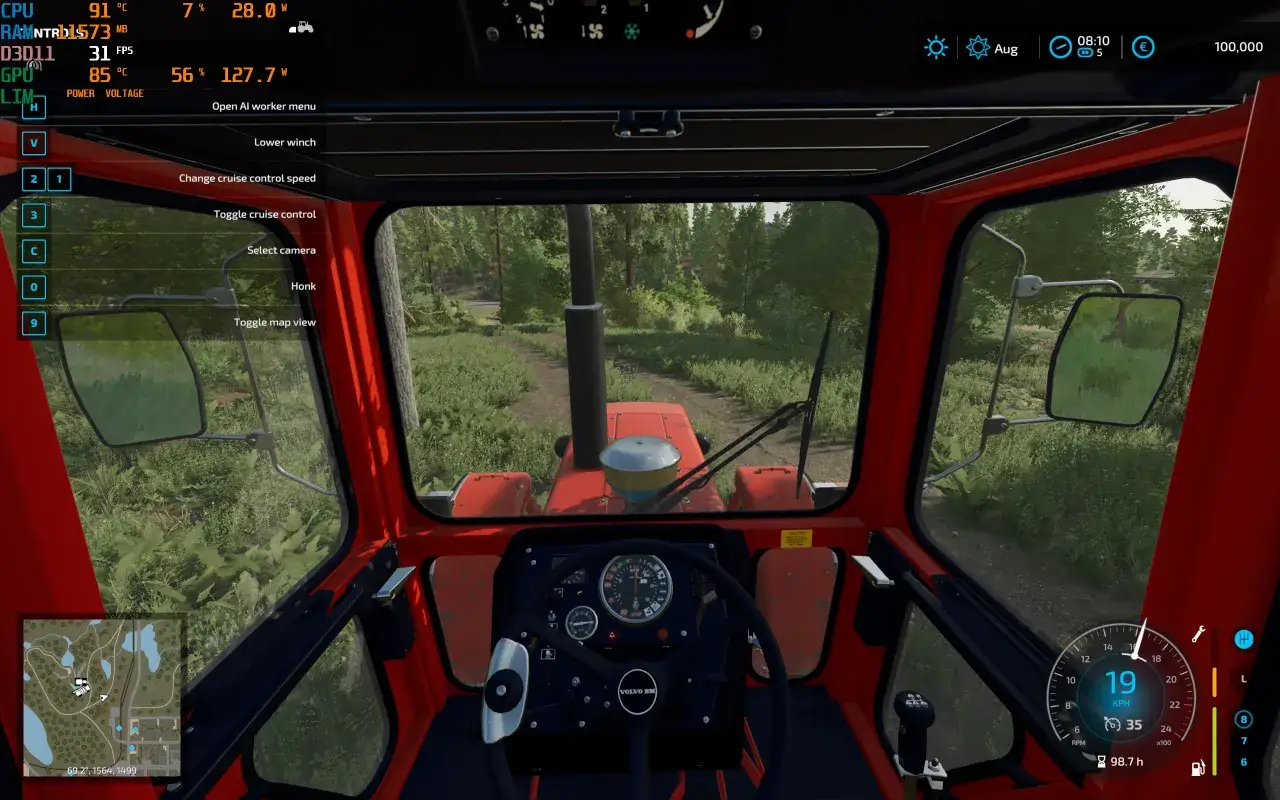Click the sunny weather icon
This screenshot has width=1280, height=800.
click(x=935, y=47)
